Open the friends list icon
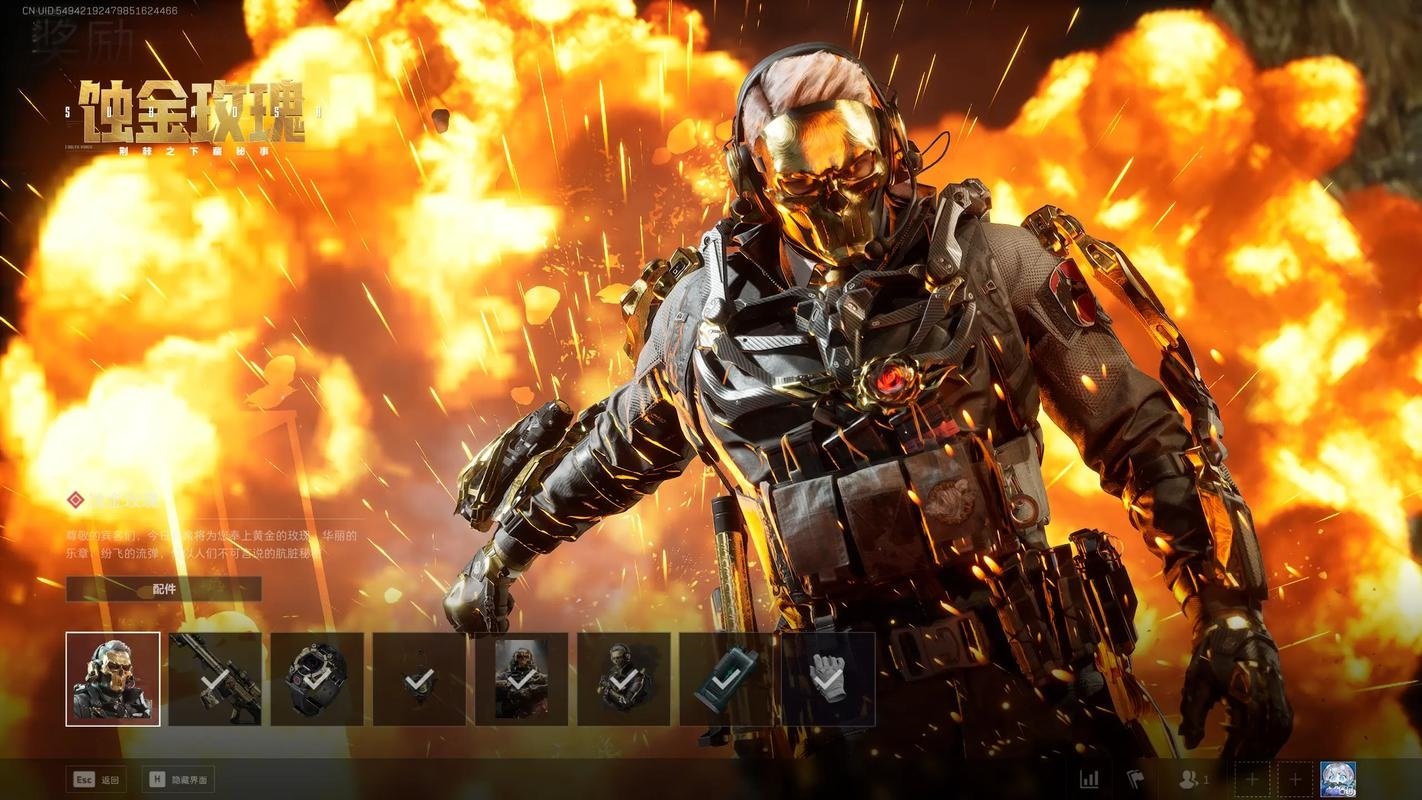This screenshot has height=800, width=1422. [x=1193, y=779]
